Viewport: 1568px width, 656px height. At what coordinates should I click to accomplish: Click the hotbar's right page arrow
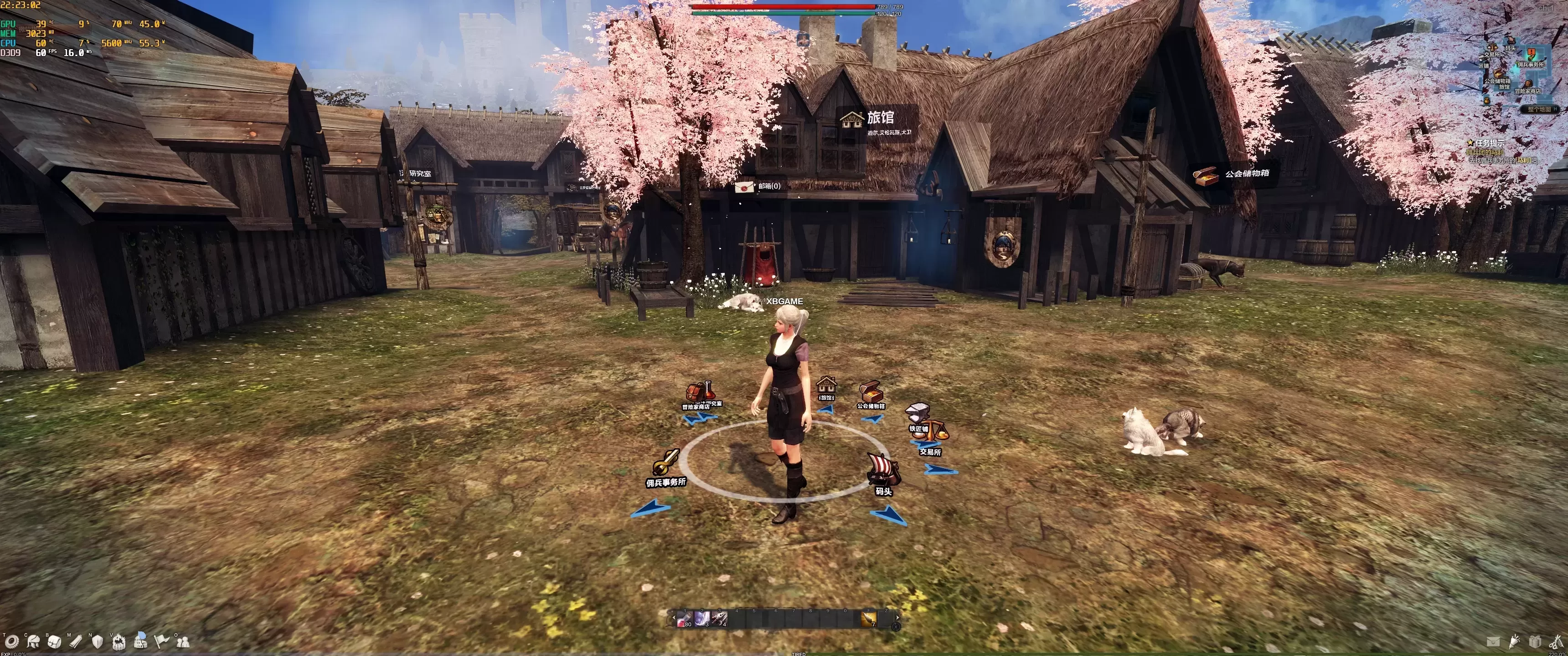pos(897,617)
